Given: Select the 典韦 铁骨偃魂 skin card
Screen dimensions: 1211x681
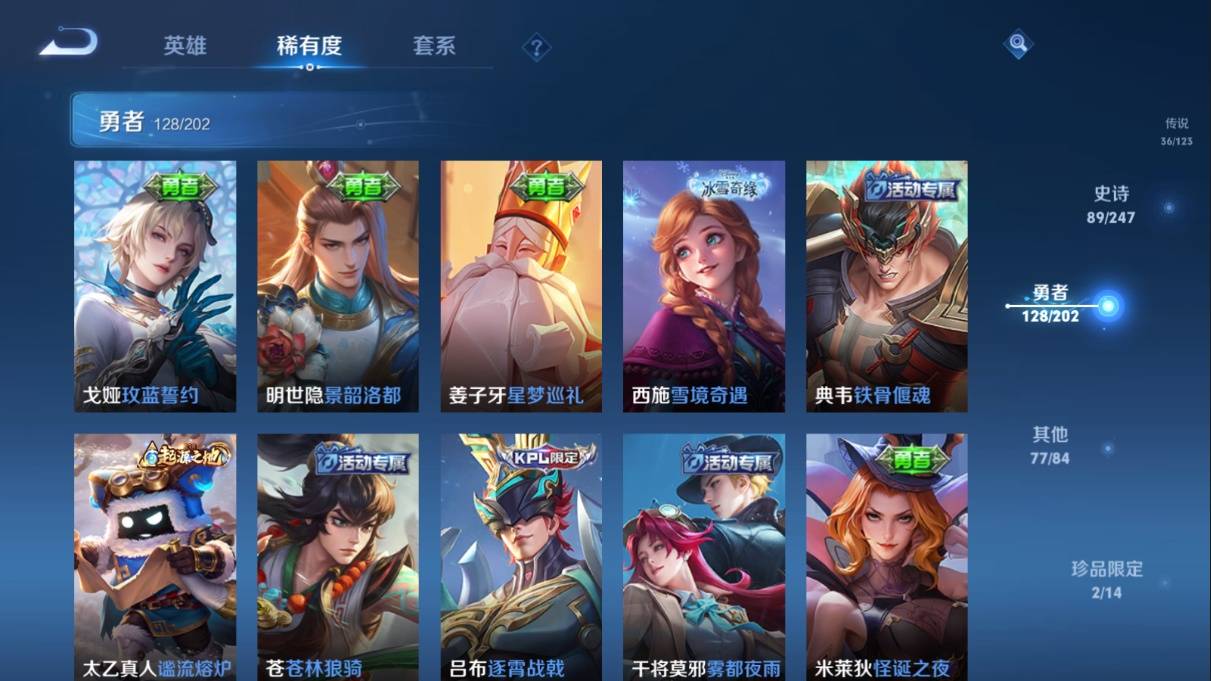Looking at the screenshot, I should tap(887, 286).
